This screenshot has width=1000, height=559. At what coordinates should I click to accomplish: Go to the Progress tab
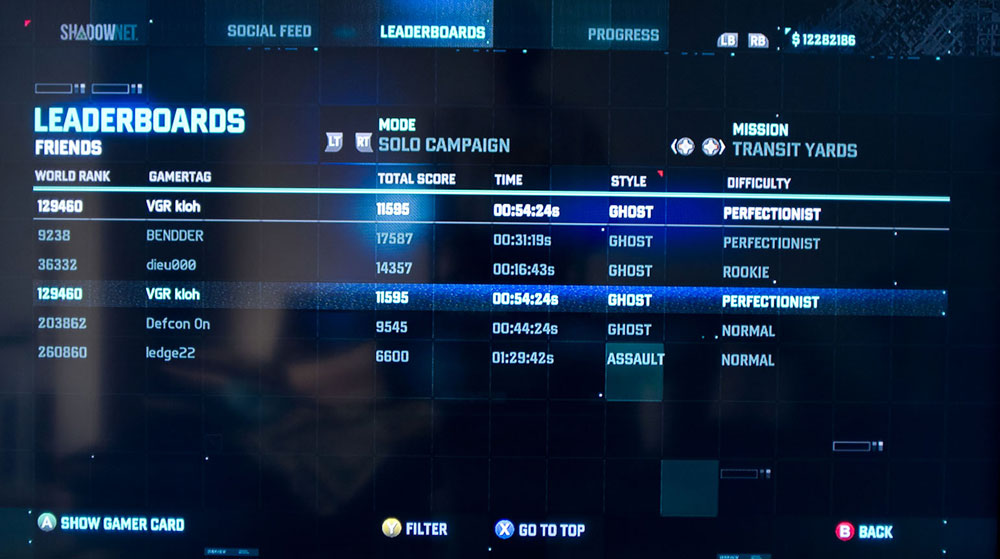tap(623, 34)
